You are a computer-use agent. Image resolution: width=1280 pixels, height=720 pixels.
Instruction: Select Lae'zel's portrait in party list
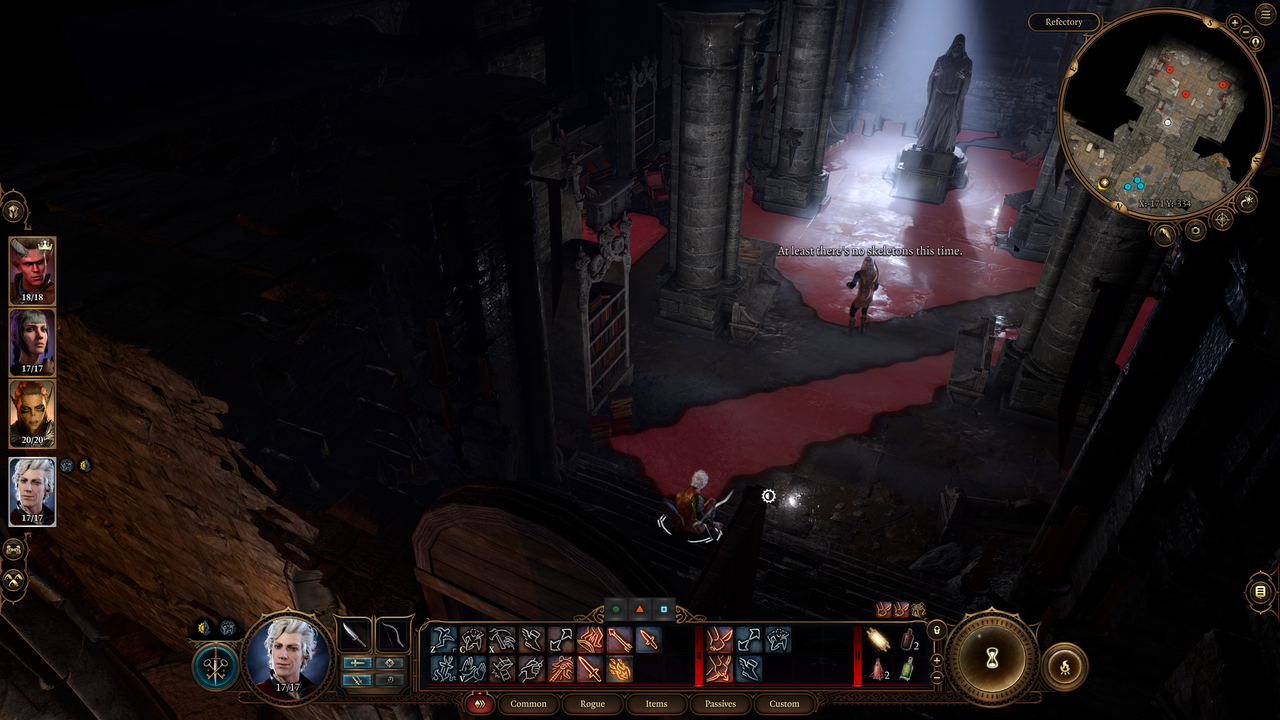32,413
